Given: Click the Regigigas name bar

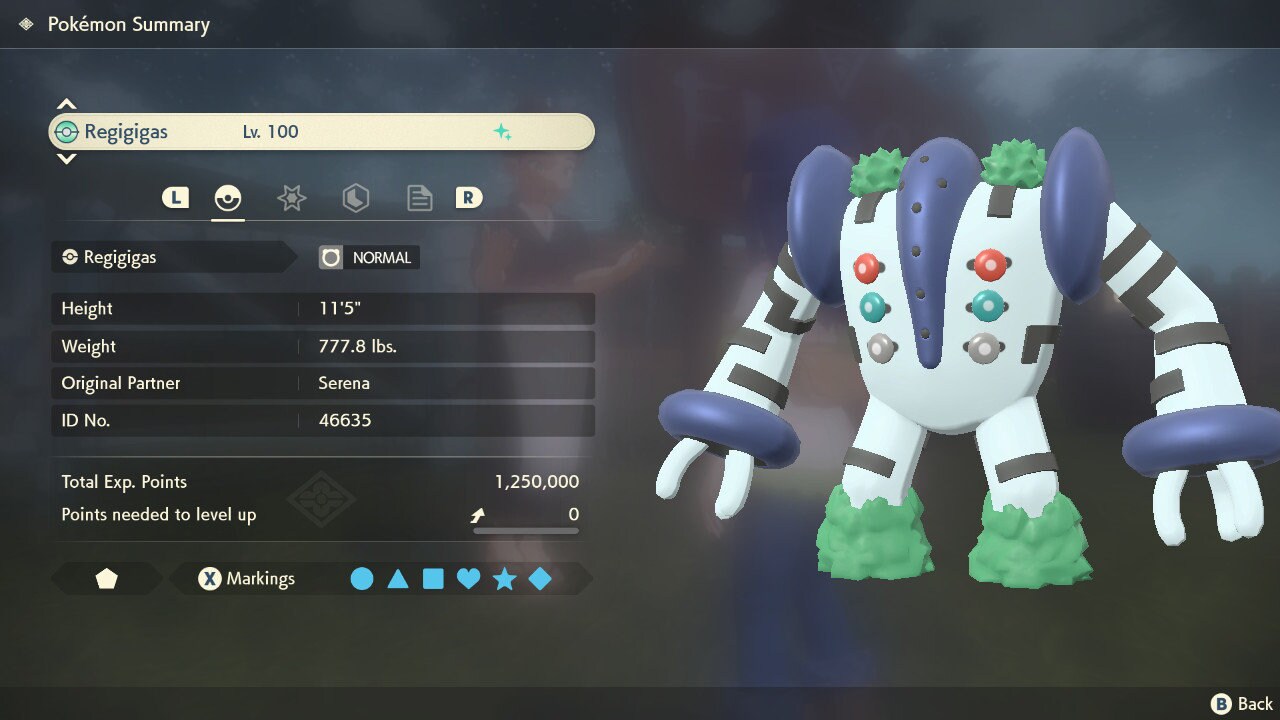Looking at the screenshot, I should pos(321,132).
